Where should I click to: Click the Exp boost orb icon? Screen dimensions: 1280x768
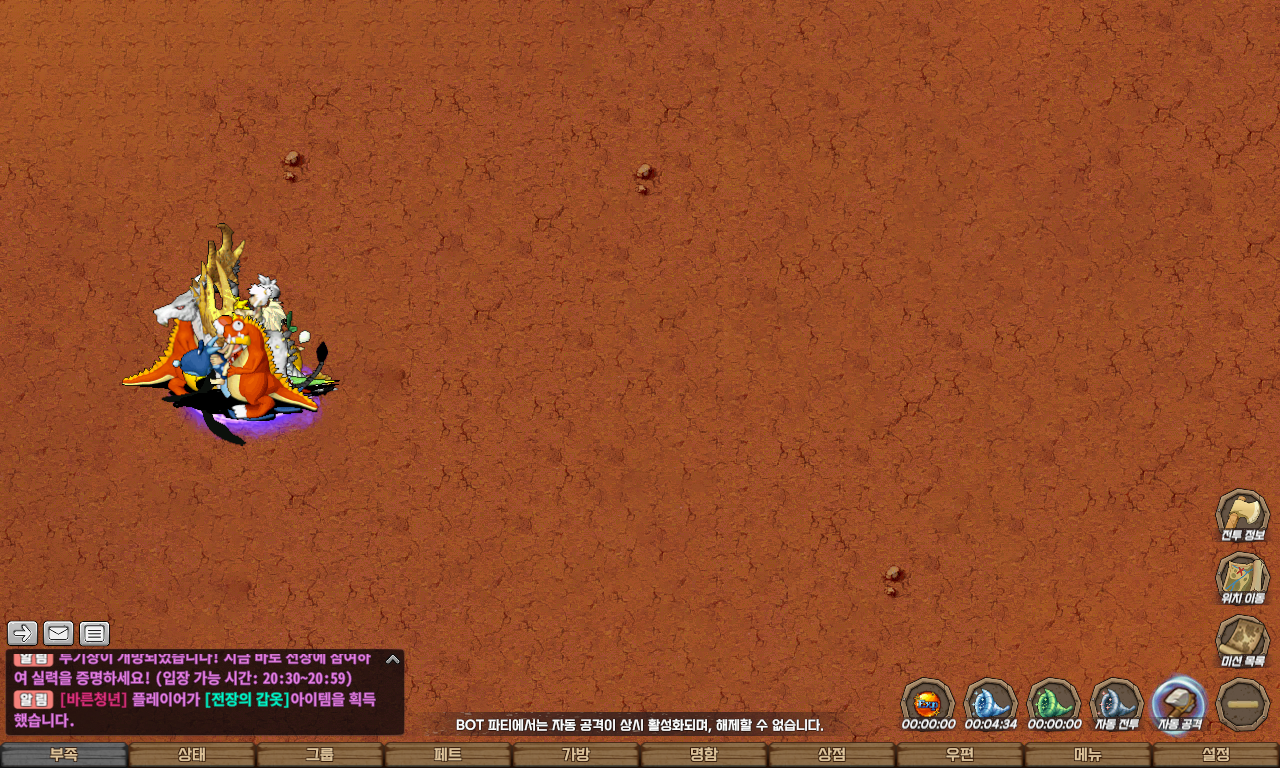(x=928, y=702)
